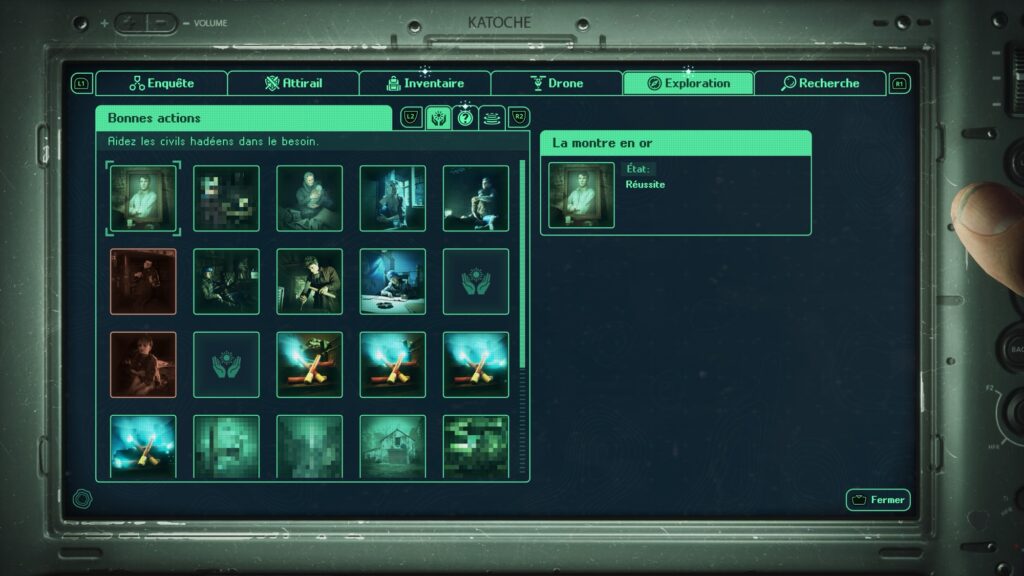Click the red-tinted child thumbnail
Image resolution: width=1024 pixels, height=576 pixels.
[143, 364]
